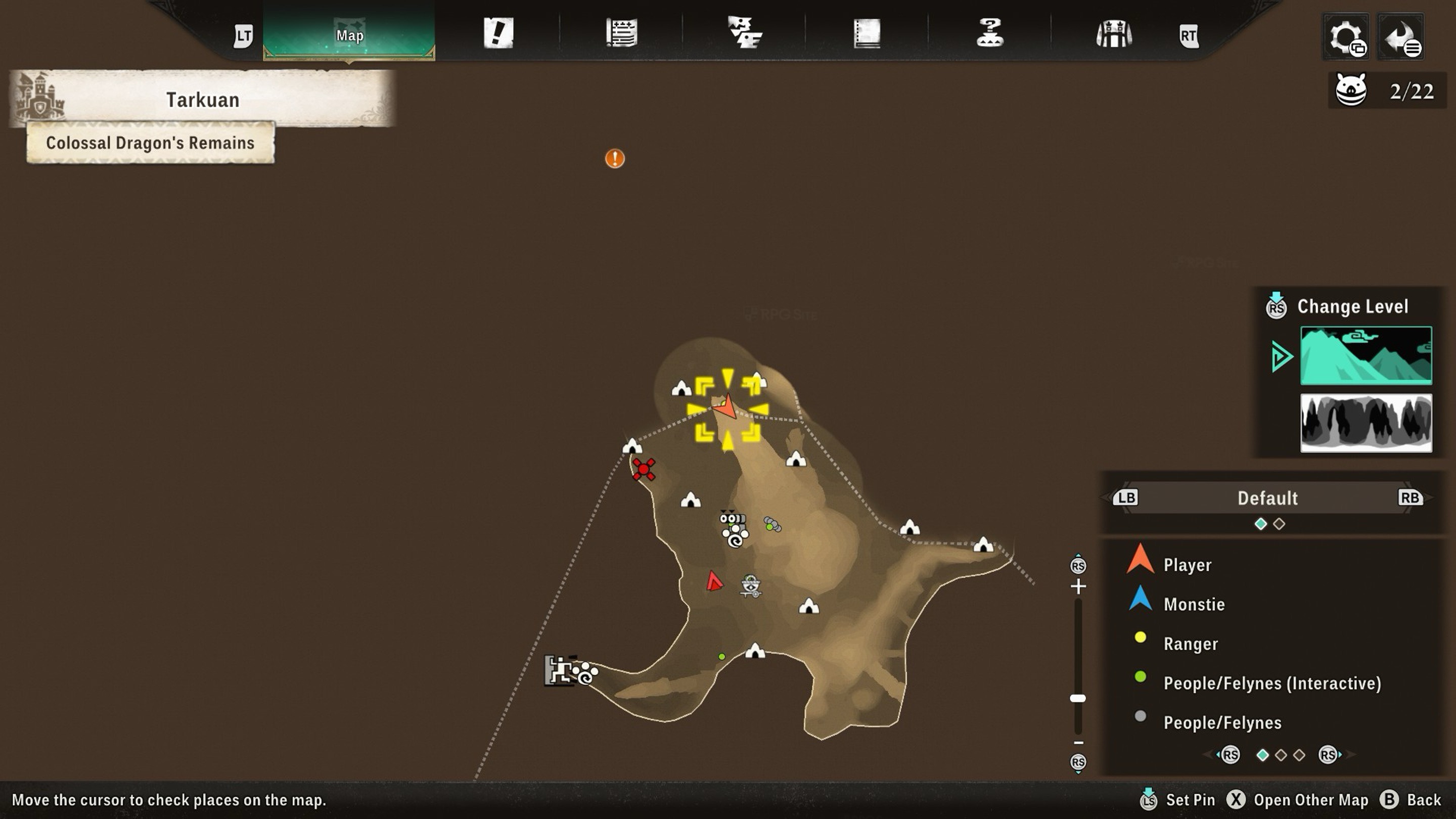Click the orange exclamation map marker
1456x819 pixels.
pyautogui.click(x=615, y=158)
